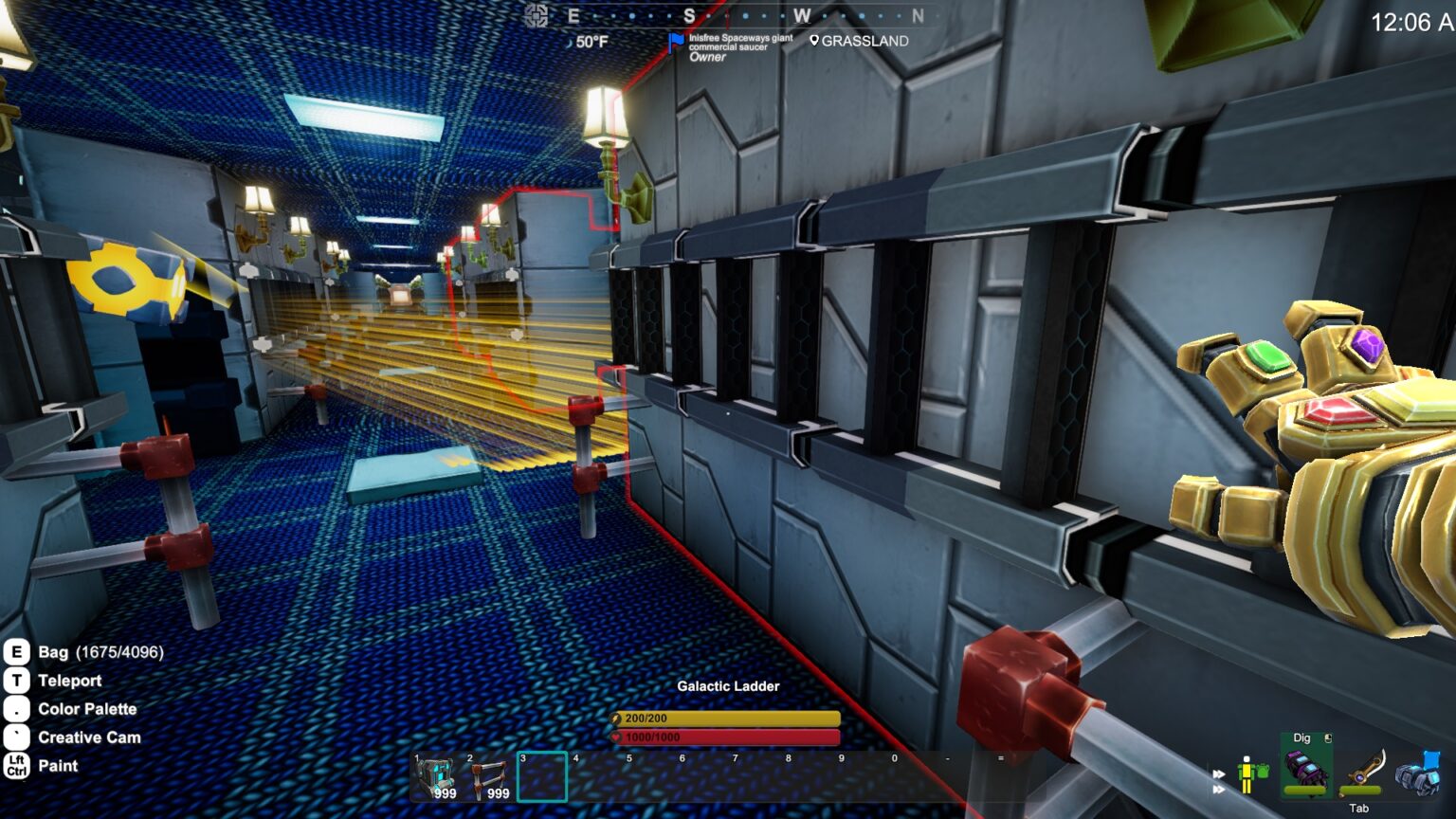Image resolution: width=1456 pixels, height=819 pixels.
Task: Choose the Teleport option
Action: (x=69, y=681)
